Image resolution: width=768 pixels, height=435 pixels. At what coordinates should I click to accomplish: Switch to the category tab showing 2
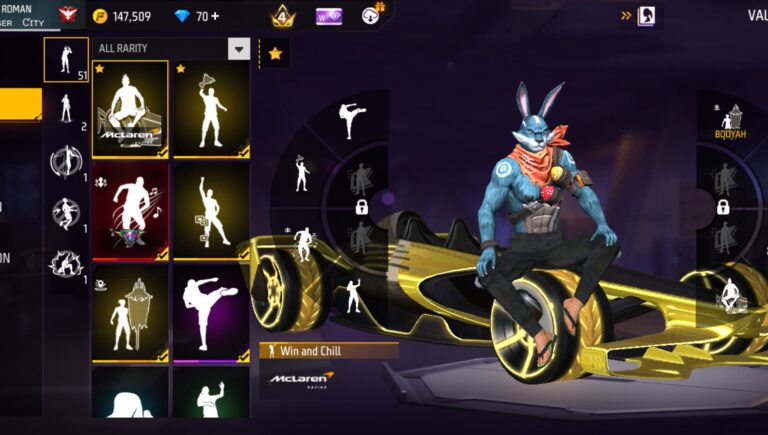(66, 108)
